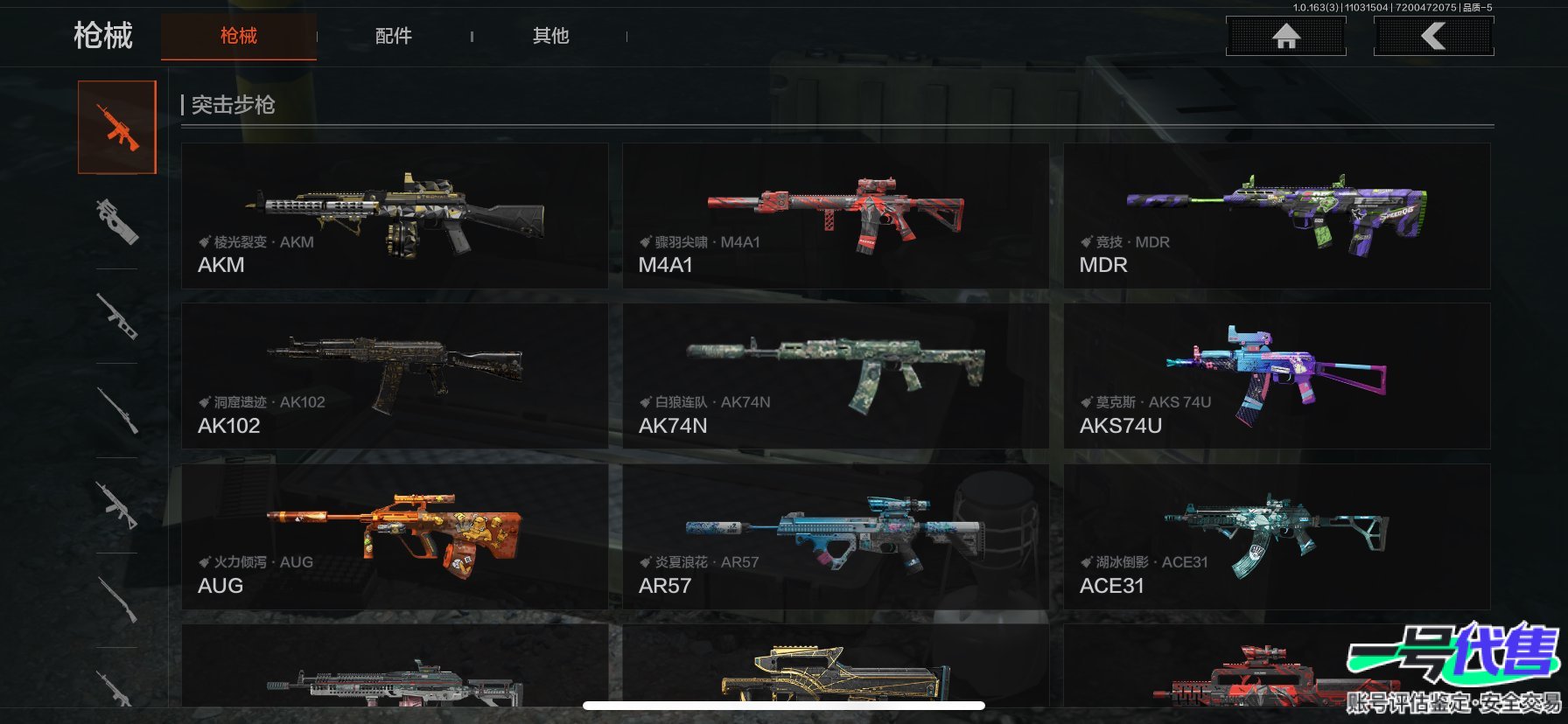Open the ACE31 weapon card
The width and height of the screenshot is (1568, 724).
click(x=1277, y=537)
